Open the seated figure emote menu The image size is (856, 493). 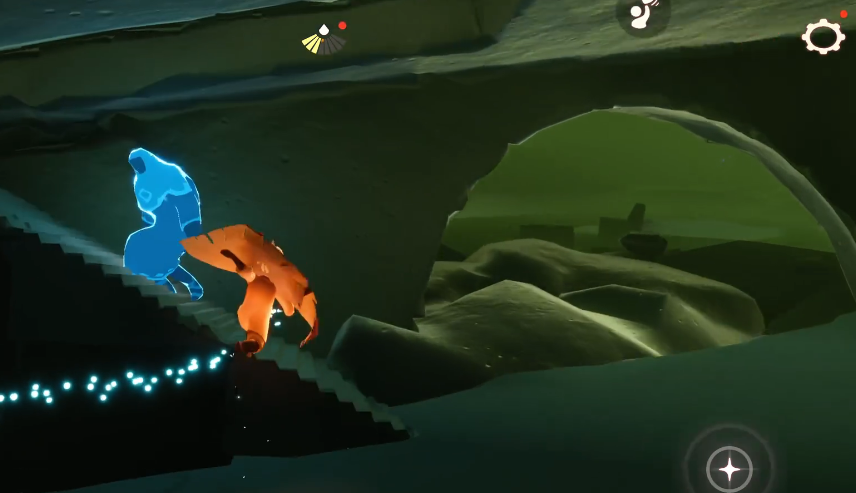pyautogui.click(x=642, y=14)
